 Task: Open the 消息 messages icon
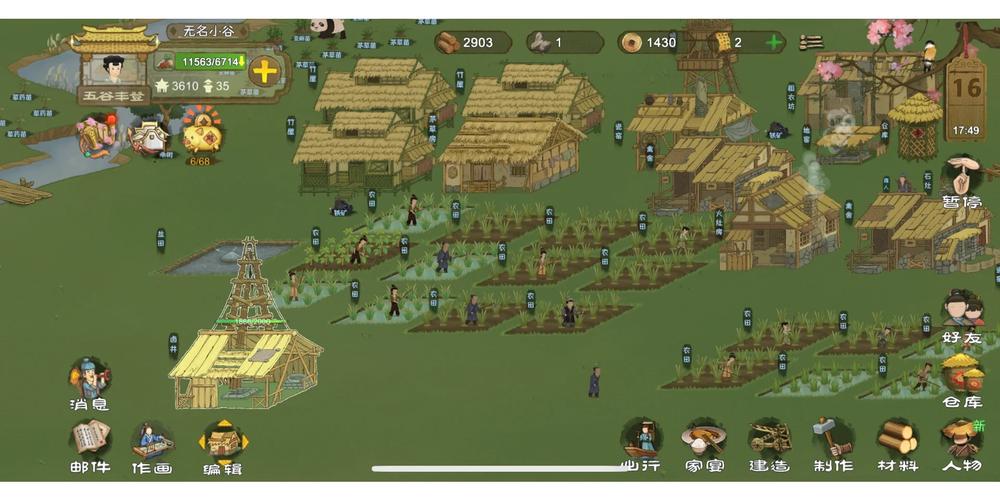pos(89,383)
